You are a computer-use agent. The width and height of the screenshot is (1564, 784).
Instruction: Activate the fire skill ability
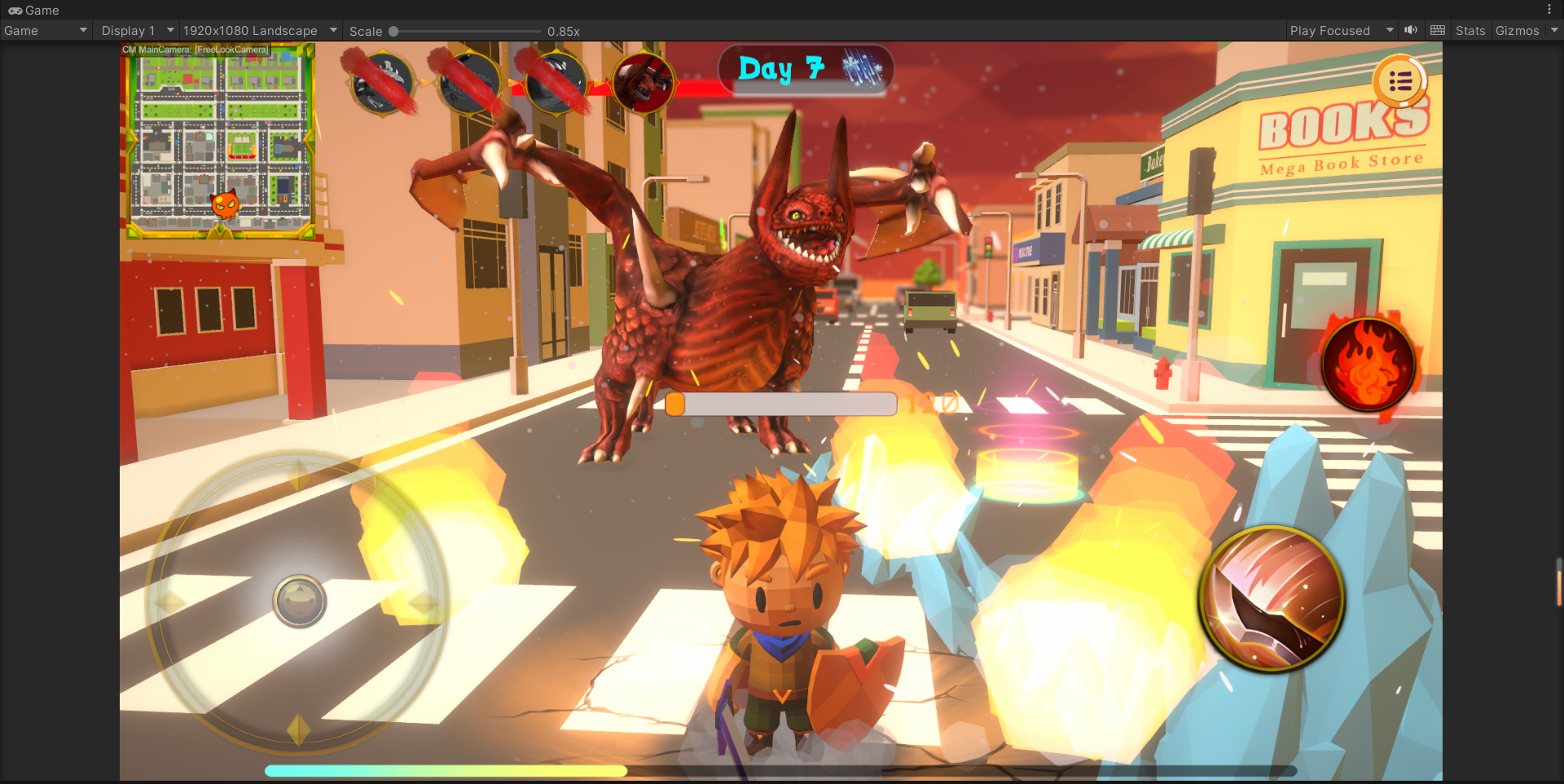[x=1368, y=364]
